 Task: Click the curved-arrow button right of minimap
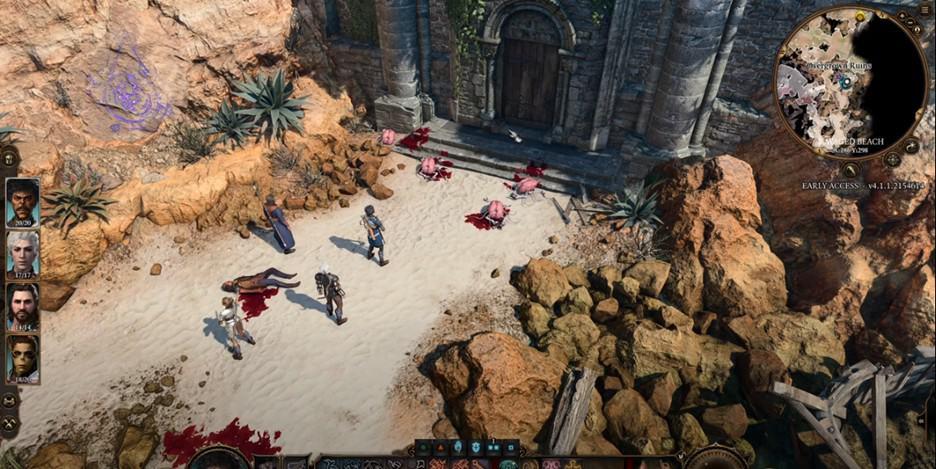tap(910, 146)
